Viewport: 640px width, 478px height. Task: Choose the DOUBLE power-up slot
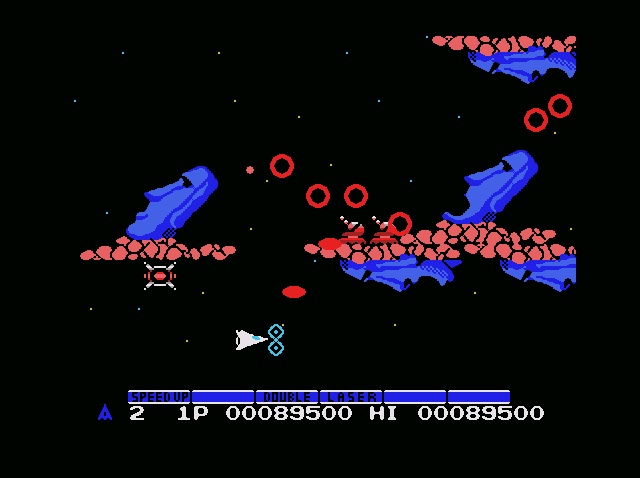point(287,397)
